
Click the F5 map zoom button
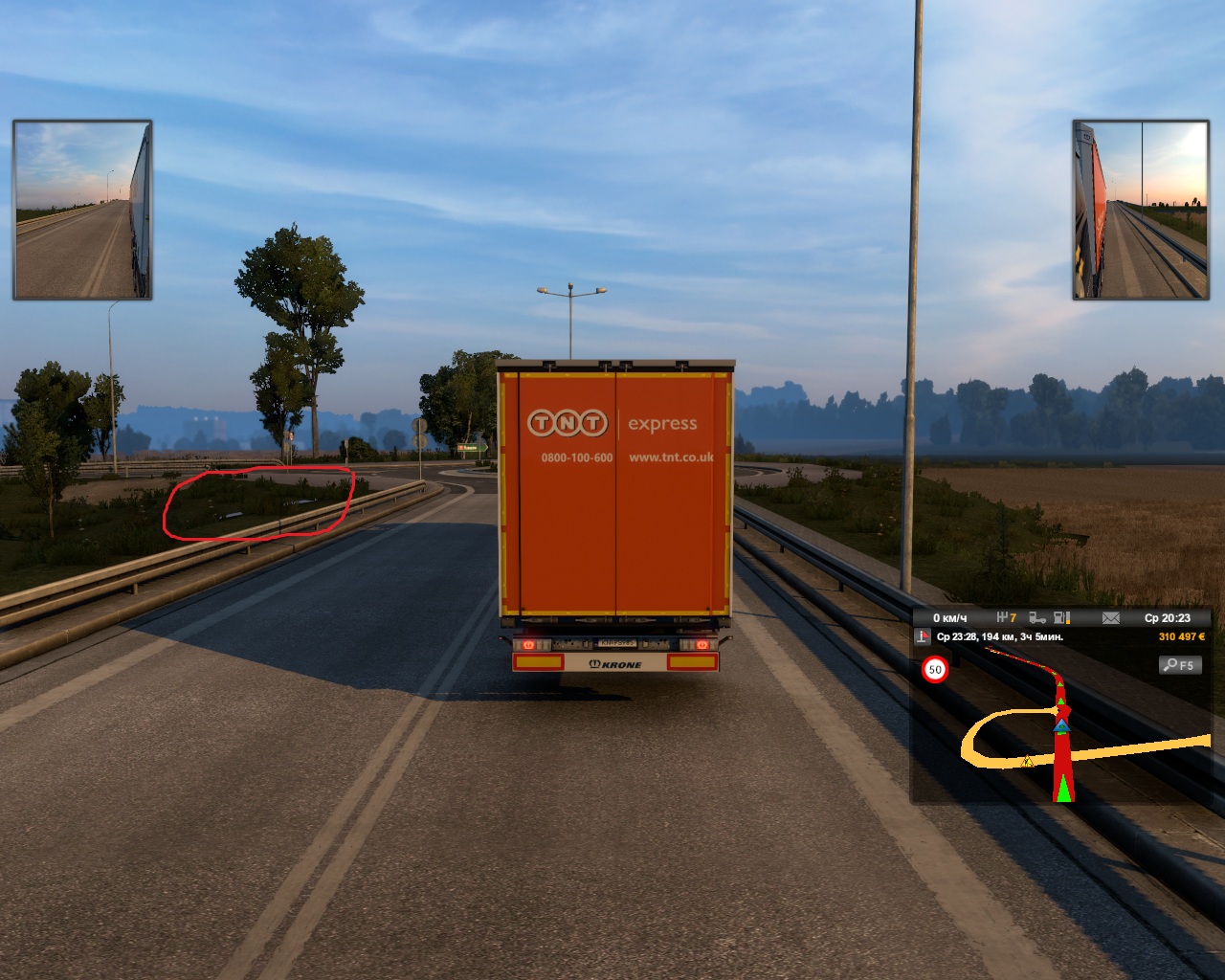click(1180, 665)
